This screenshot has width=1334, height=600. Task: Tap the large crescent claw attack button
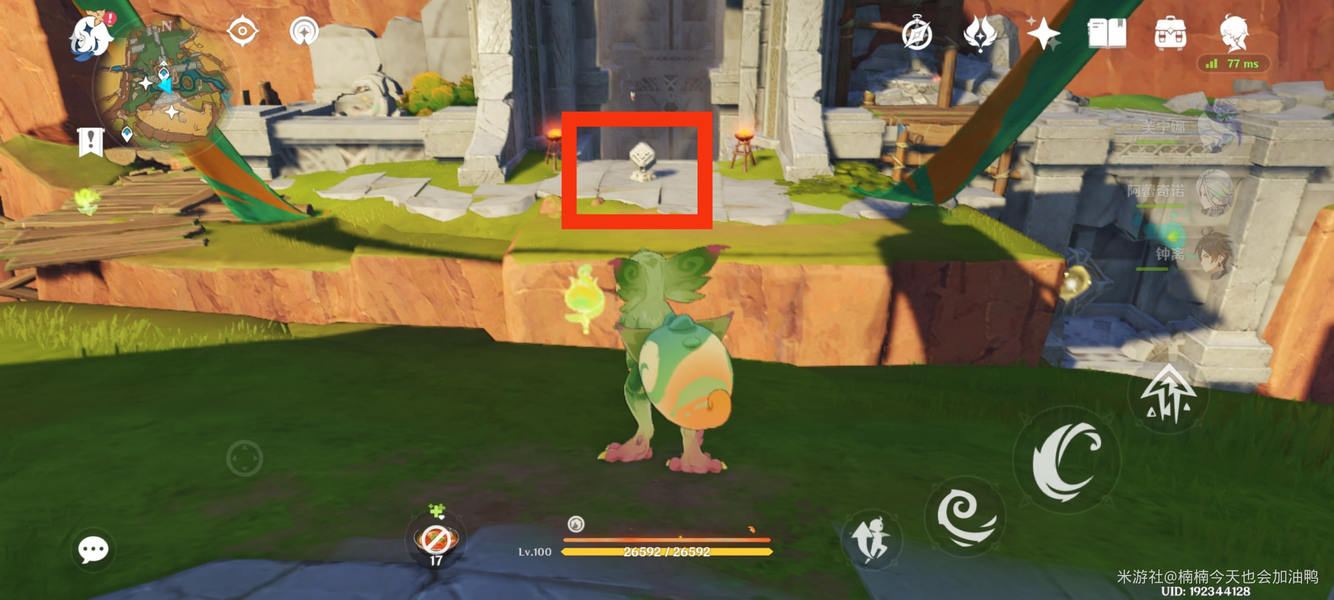click(x=1066, y=460)
